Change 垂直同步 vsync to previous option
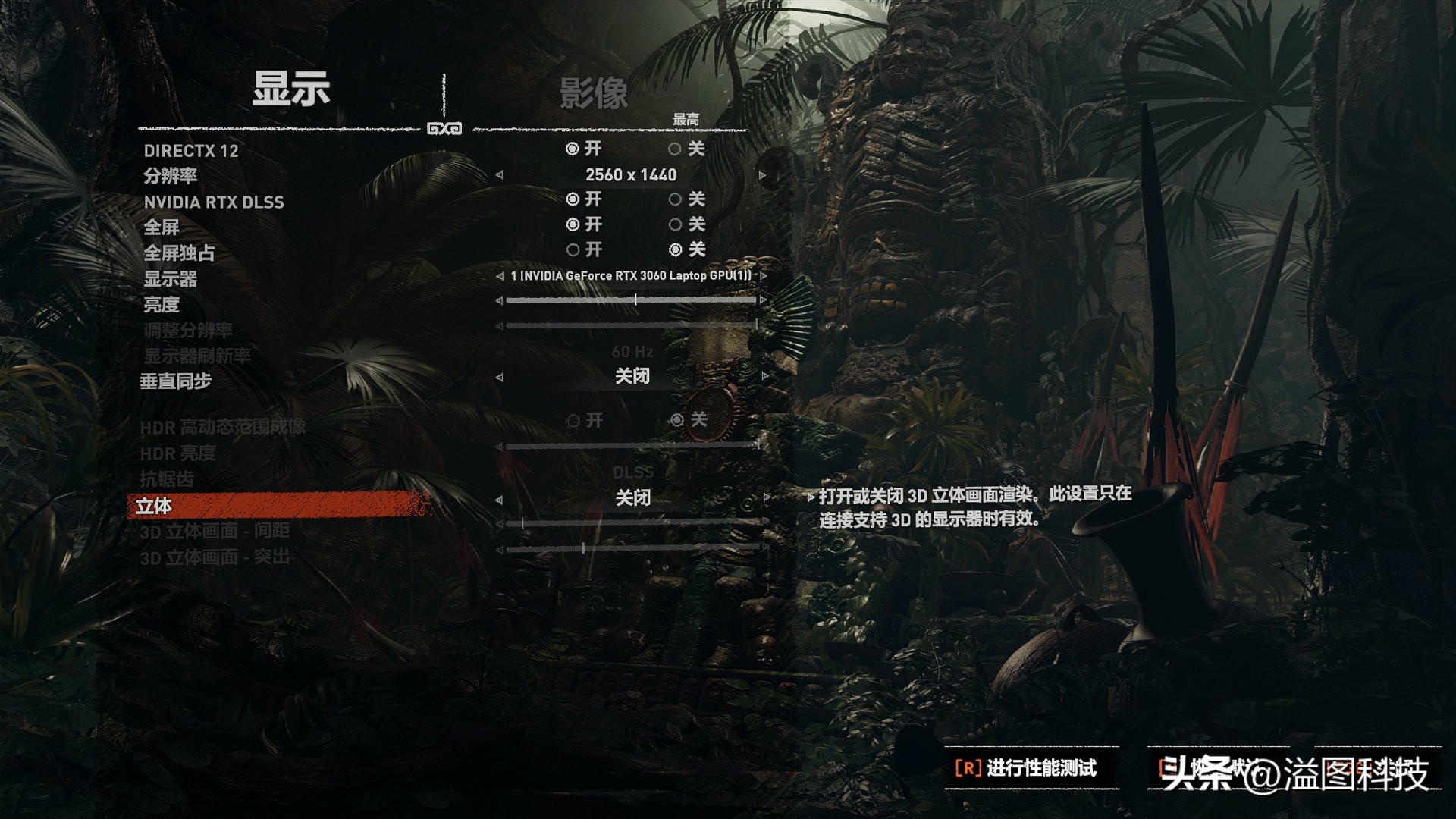 [x=499, y=376]
